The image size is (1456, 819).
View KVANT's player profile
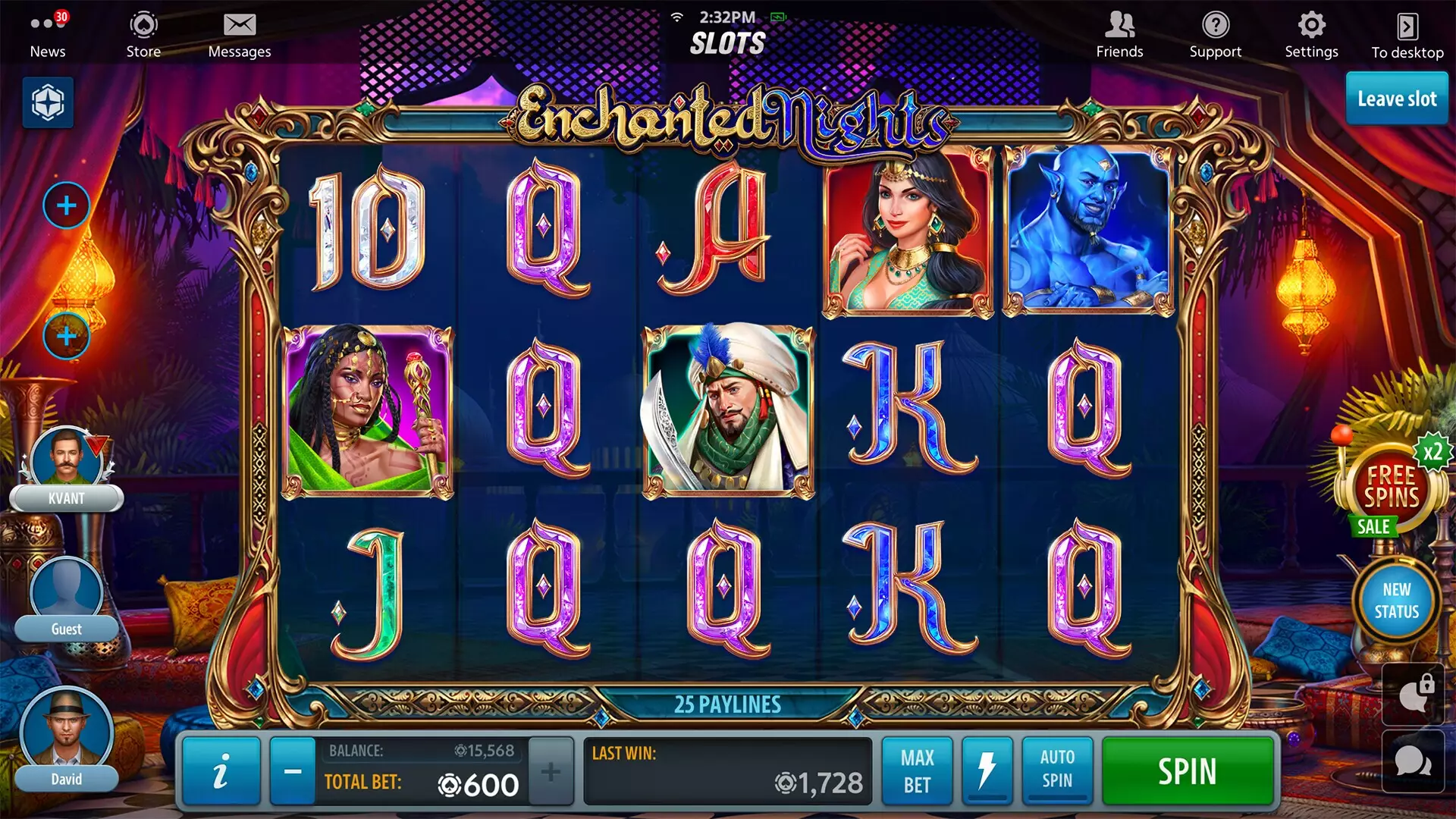(67, 455)
